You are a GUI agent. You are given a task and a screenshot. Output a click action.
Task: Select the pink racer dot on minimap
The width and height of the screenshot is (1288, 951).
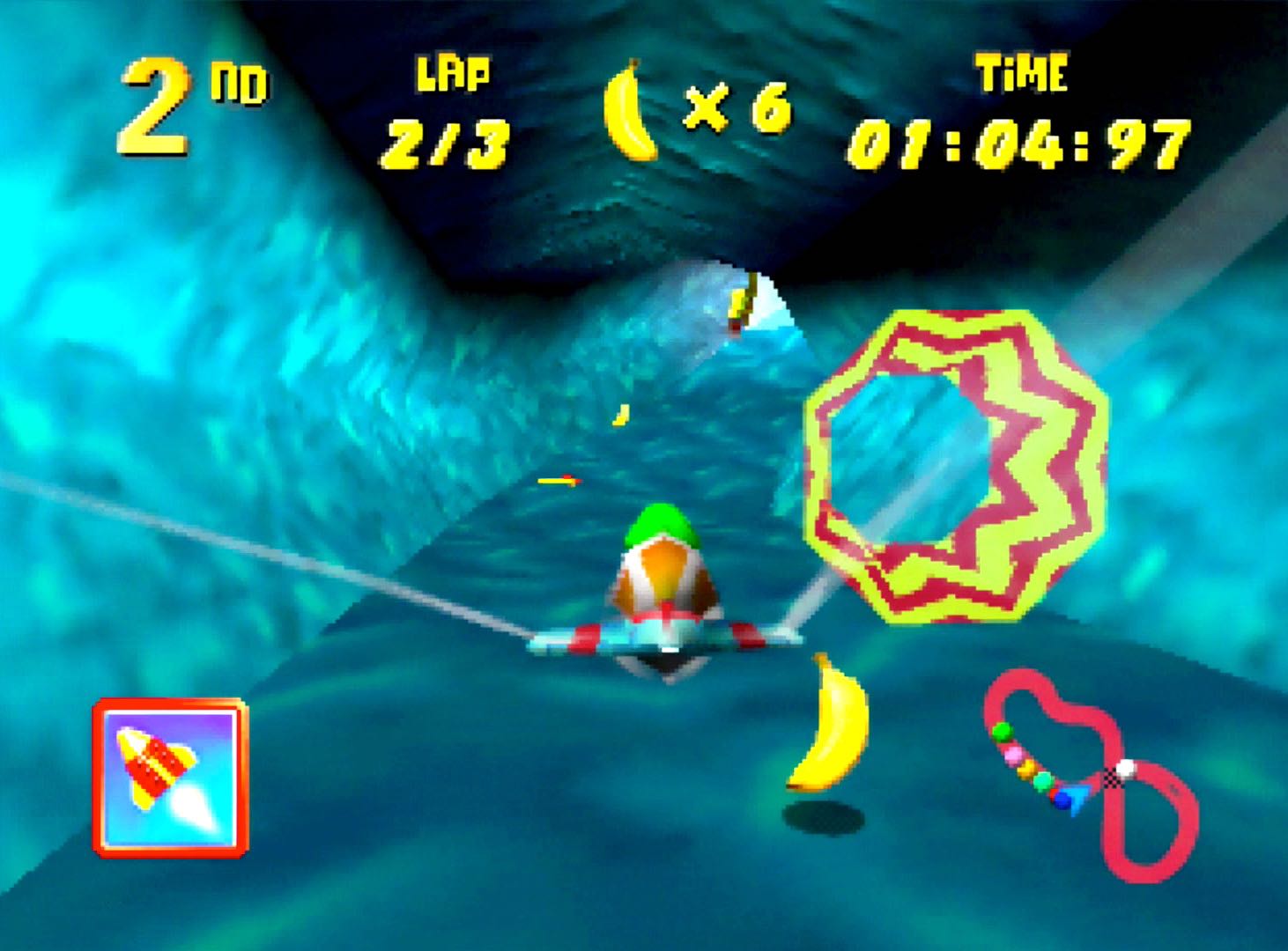(1012, 755)
